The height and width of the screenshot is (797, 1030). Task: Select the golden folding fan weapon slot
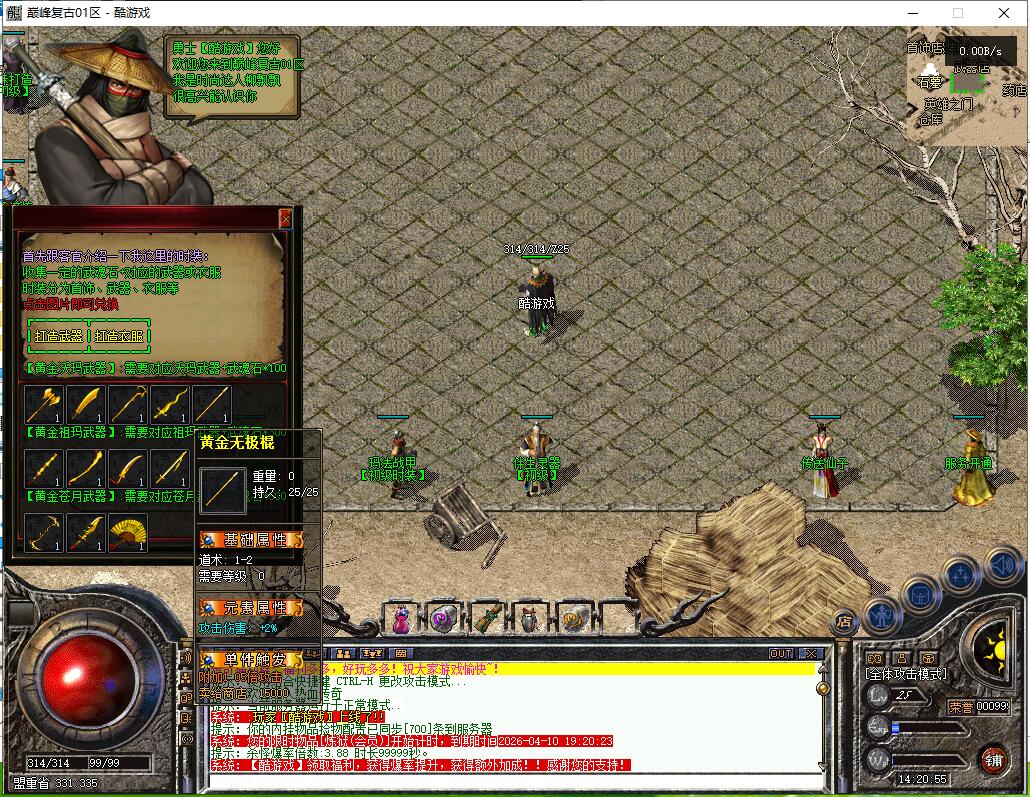point(128,532)
